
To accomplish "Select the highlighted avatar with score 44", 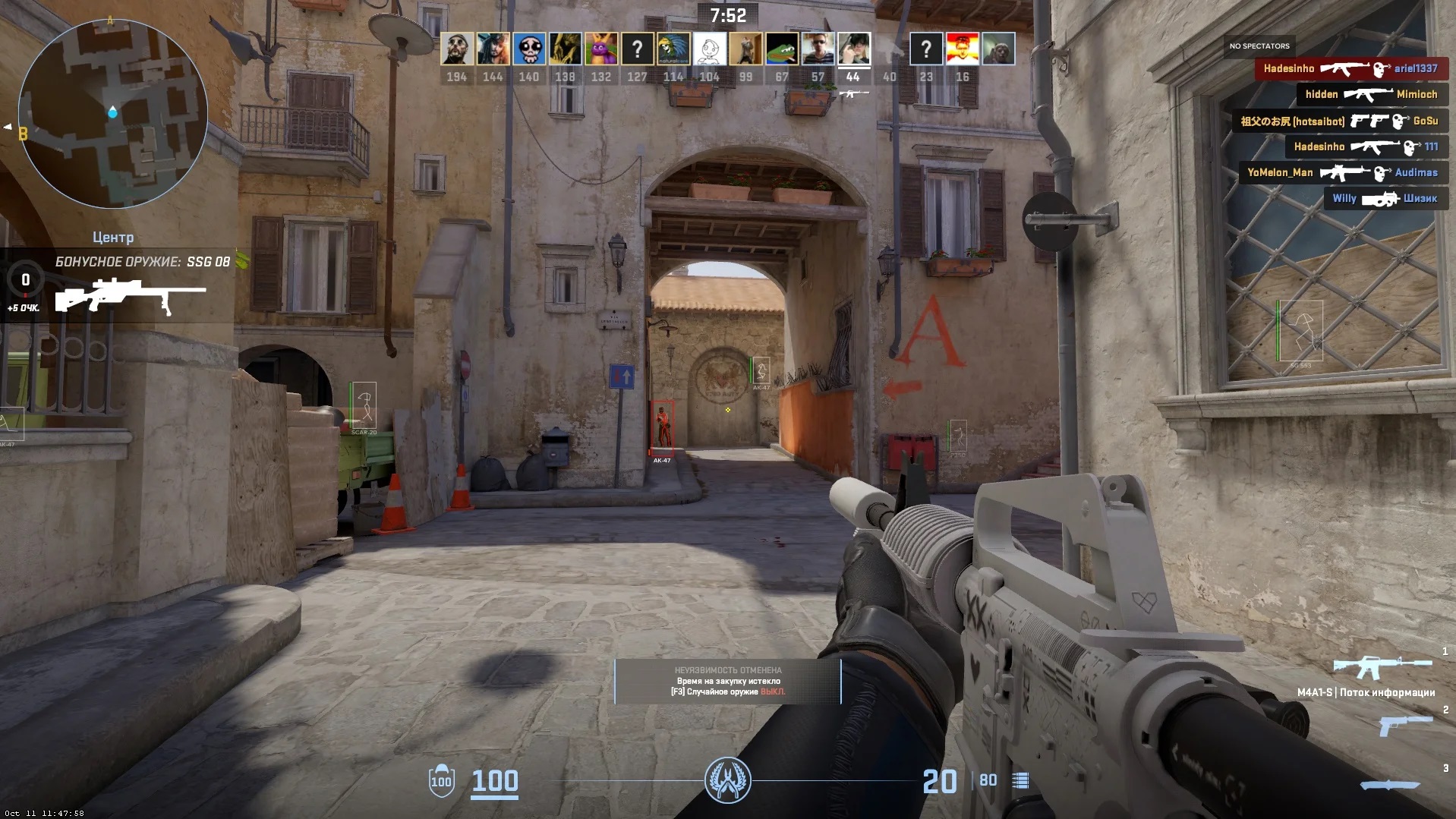I will point(853,49).
